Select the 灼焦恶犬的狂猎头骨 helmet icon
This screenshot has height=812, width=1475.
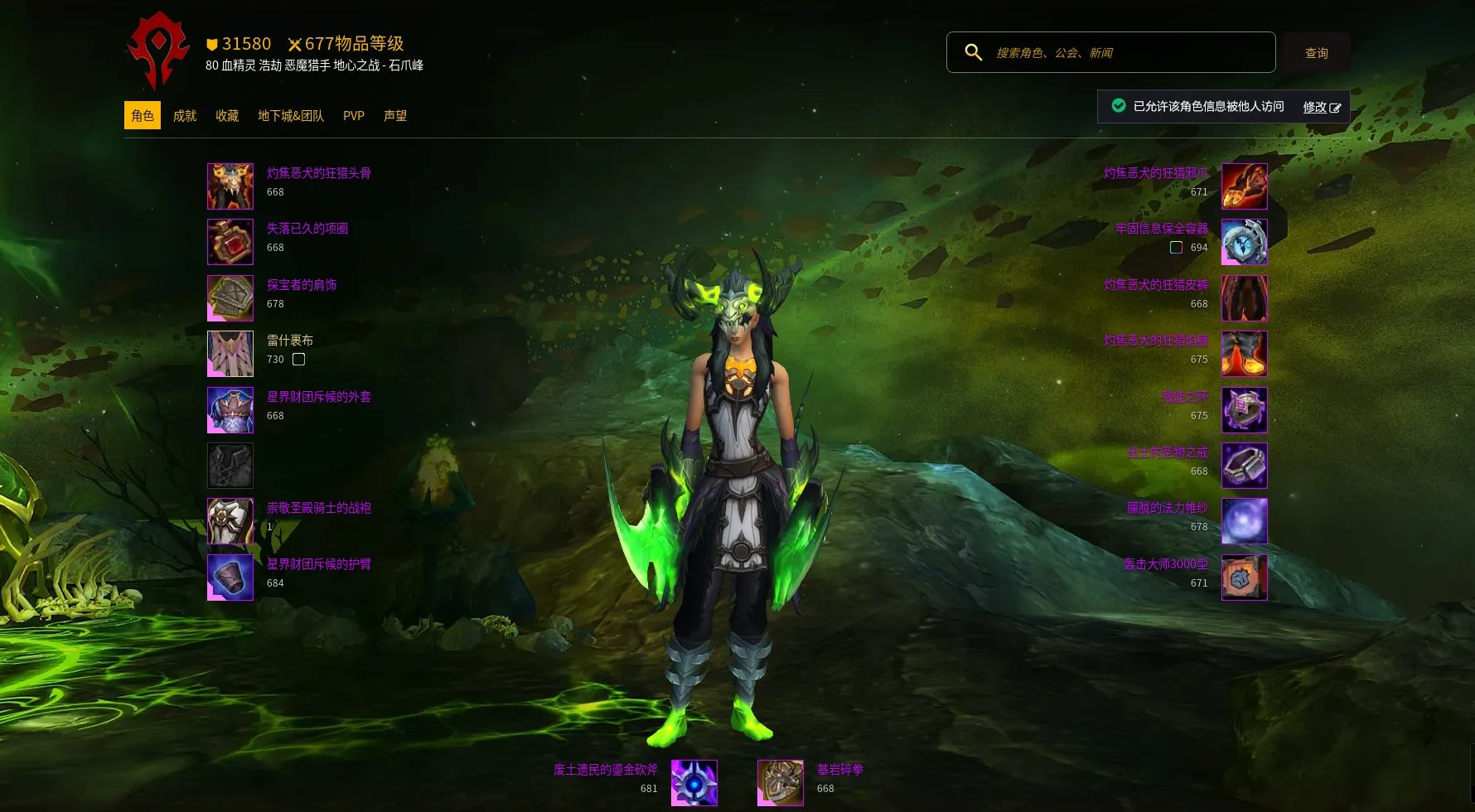[230, 186]
